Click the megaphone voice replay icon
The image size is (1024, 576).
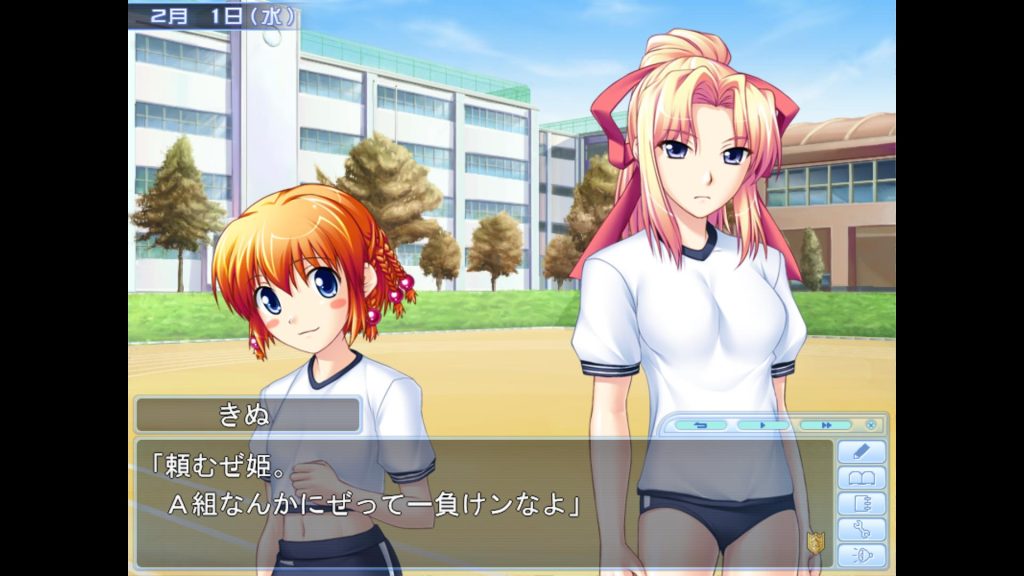tap(860, 556)
